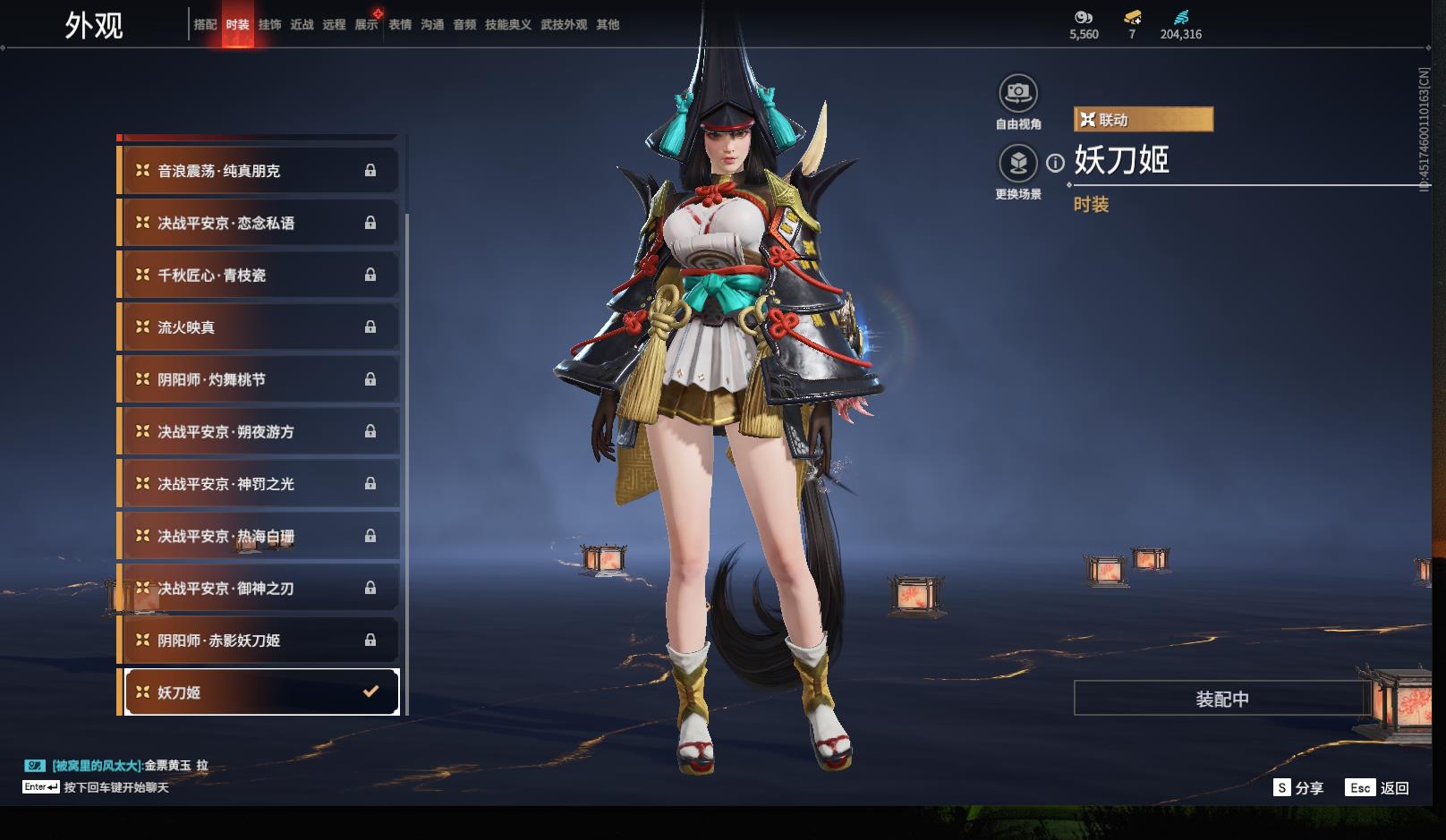Click the 装配中 equip button
Screen dimensions: 1446x840
click(1221, 699)
